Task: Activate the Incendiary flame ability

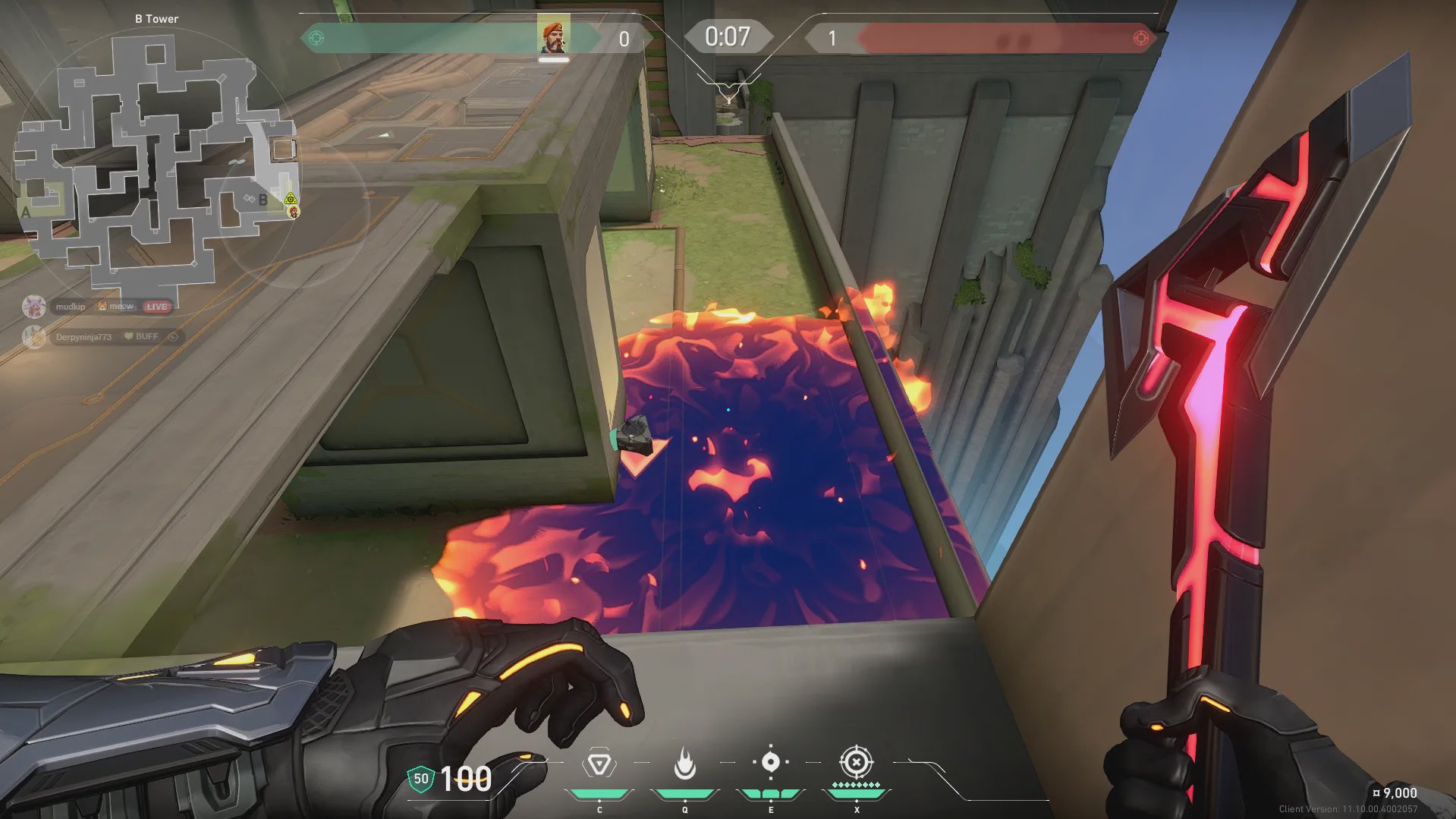Action: pos(684,764)
